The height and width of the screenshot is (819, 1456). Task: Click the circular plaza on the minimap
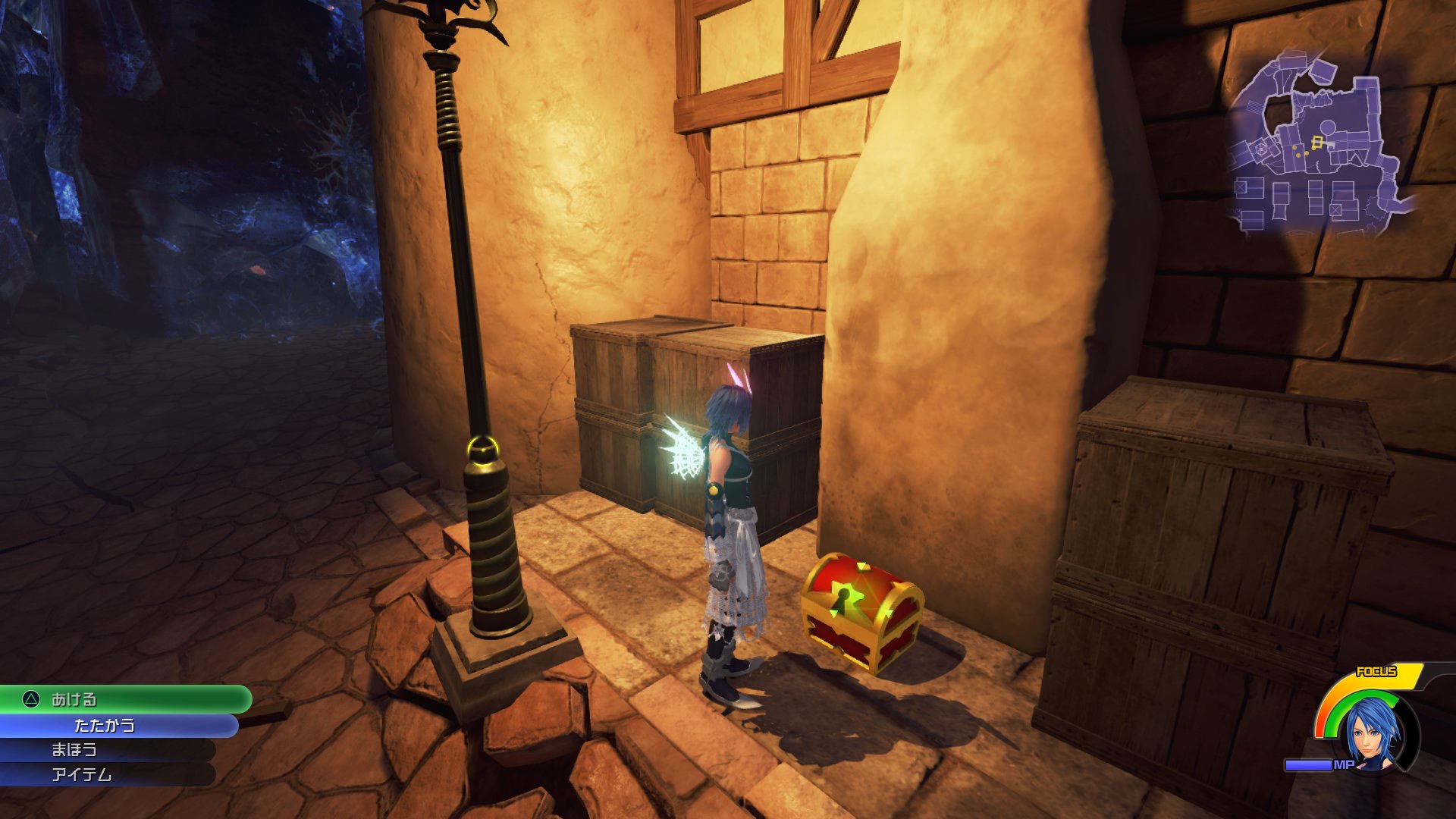(x=1327, y=126)
